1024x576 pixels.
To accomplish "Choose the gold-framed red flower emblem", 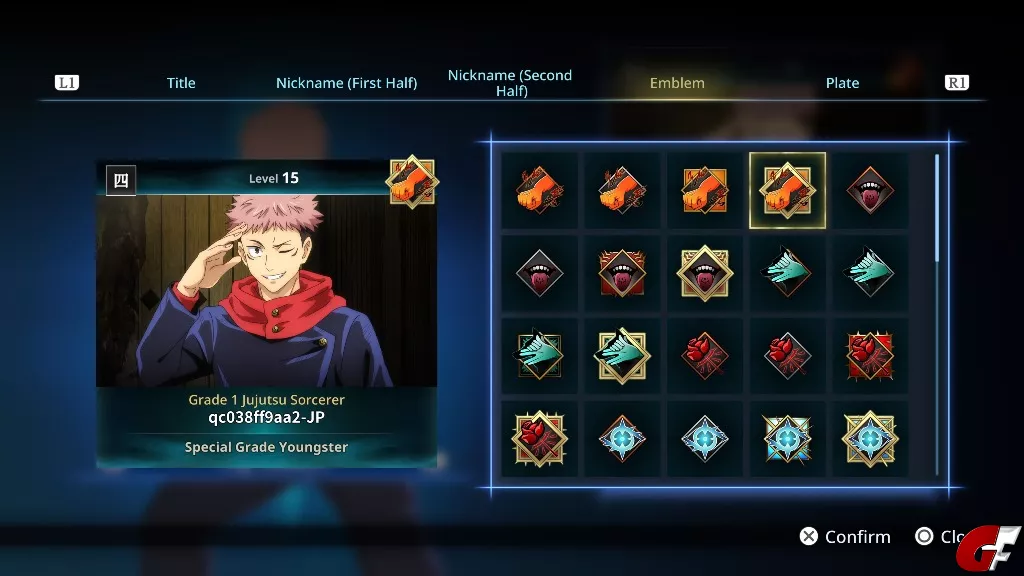I will (539, 439).
